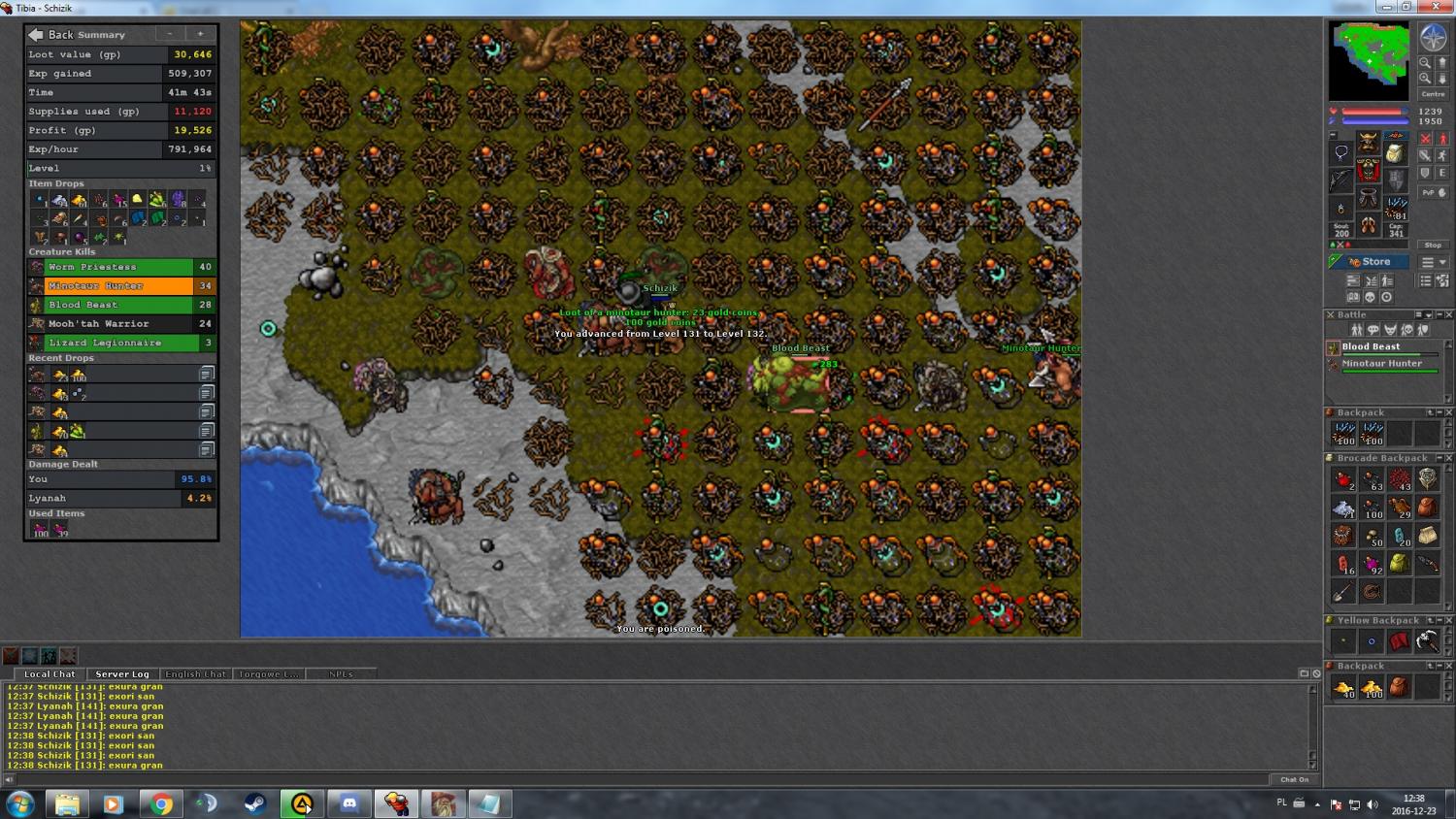The height and width of the screenshot is (819, 1456).
Task: Select the horned helmet equipment slot
Action: [x=1368, y=144]
